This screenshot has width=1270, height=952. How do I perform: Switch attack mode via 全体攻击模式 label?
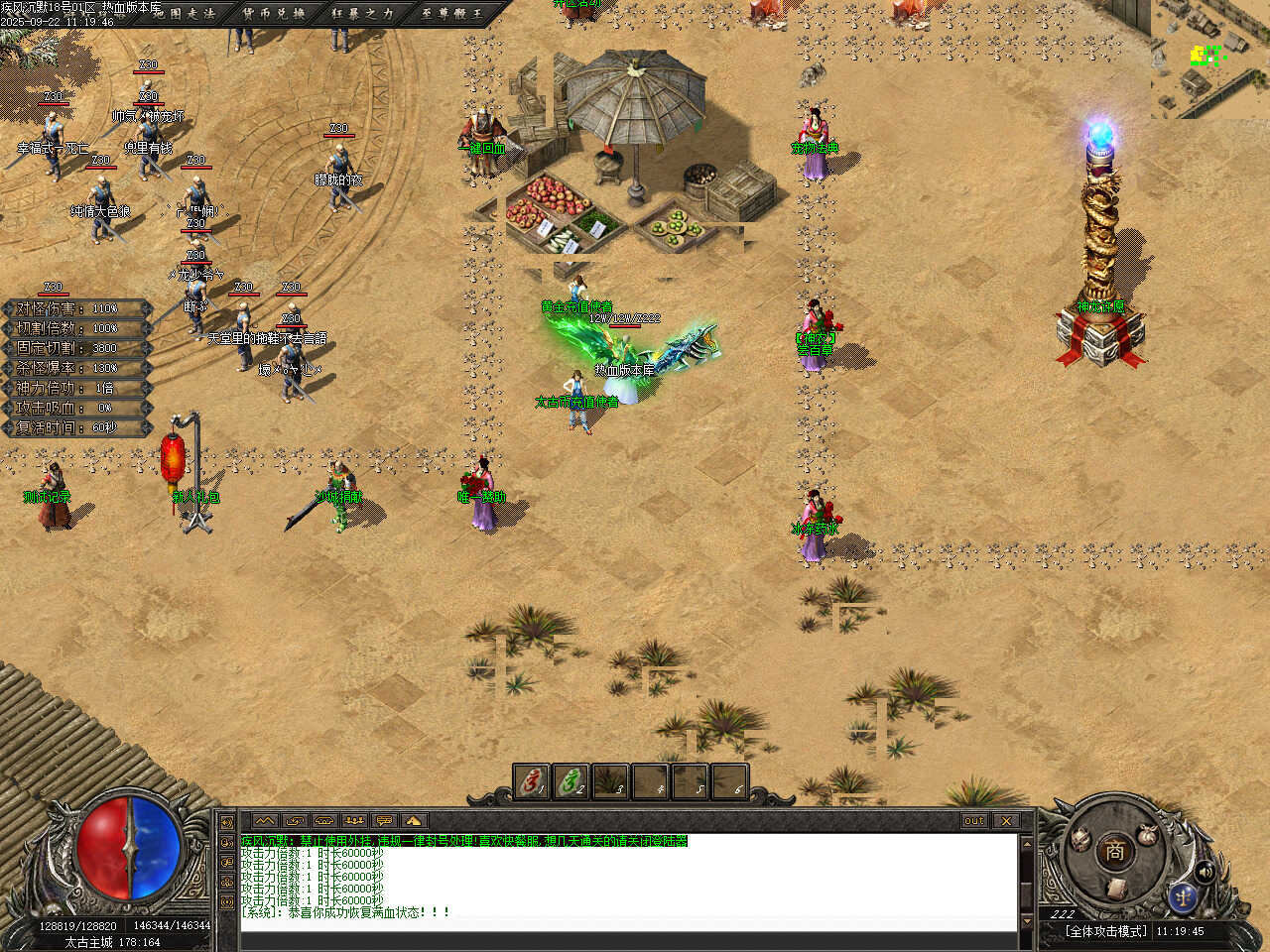[x=1105, y=931]
